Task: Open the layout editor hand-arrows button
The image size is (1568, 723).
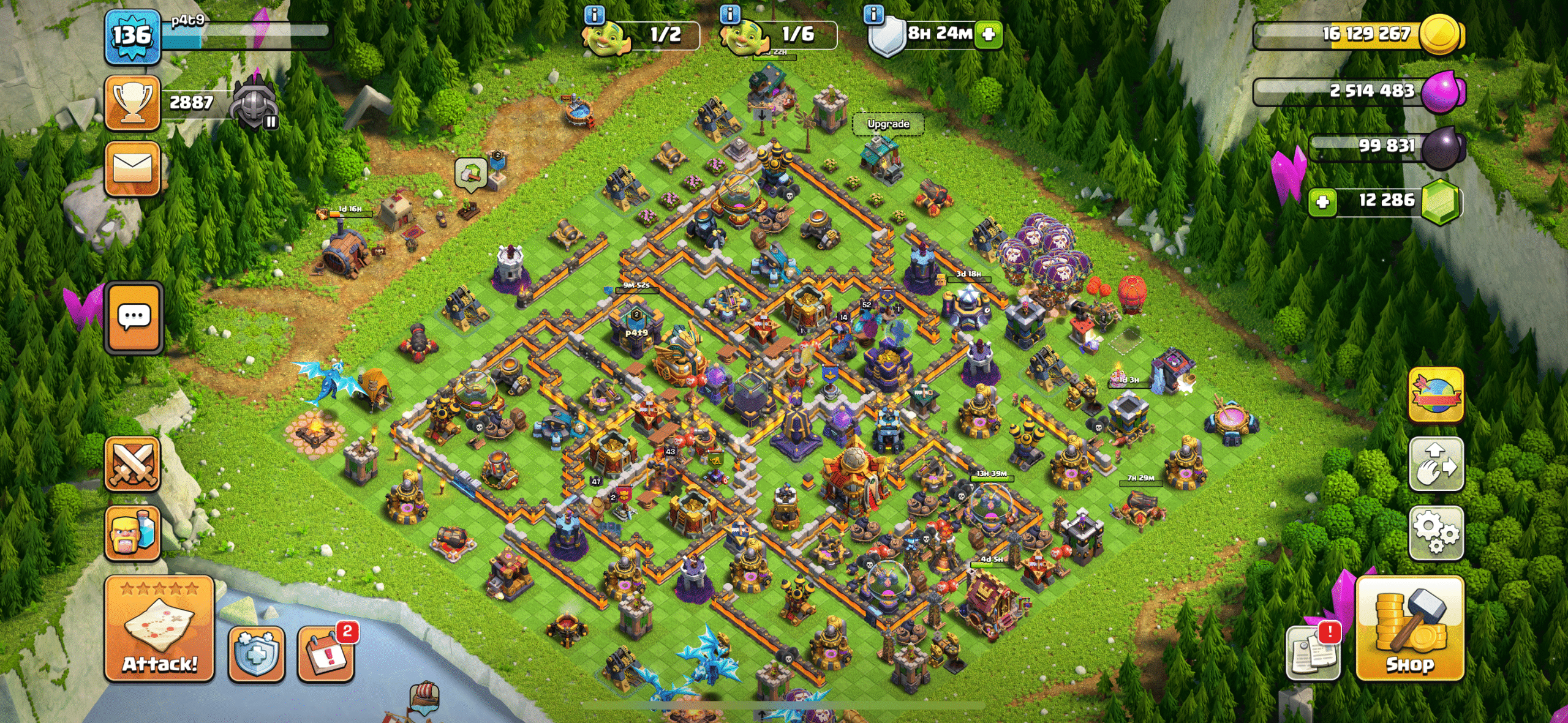Action: click(1436, 463)
